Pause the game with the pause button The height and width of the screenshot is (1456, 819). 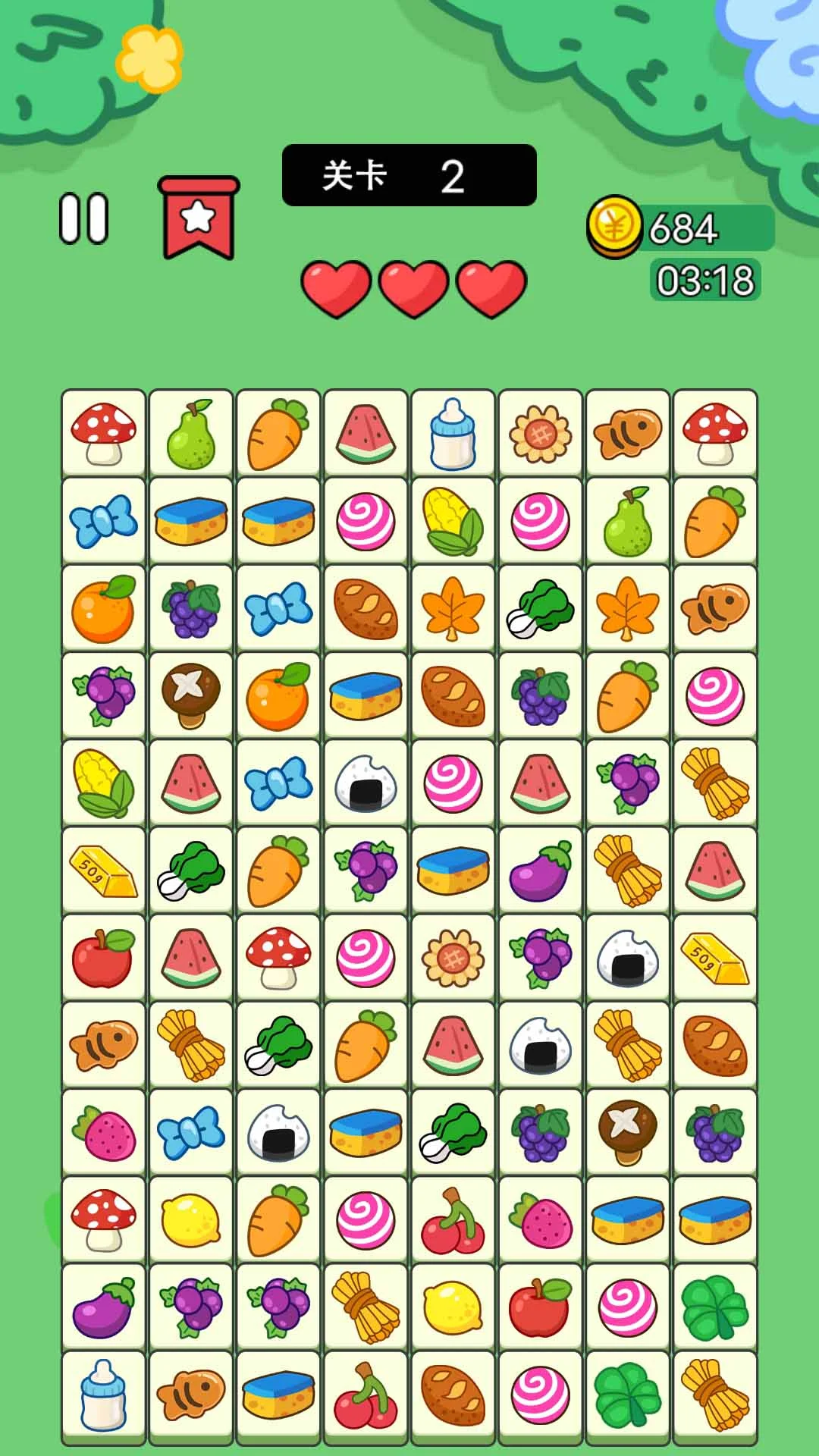click(x=84, y=219)
